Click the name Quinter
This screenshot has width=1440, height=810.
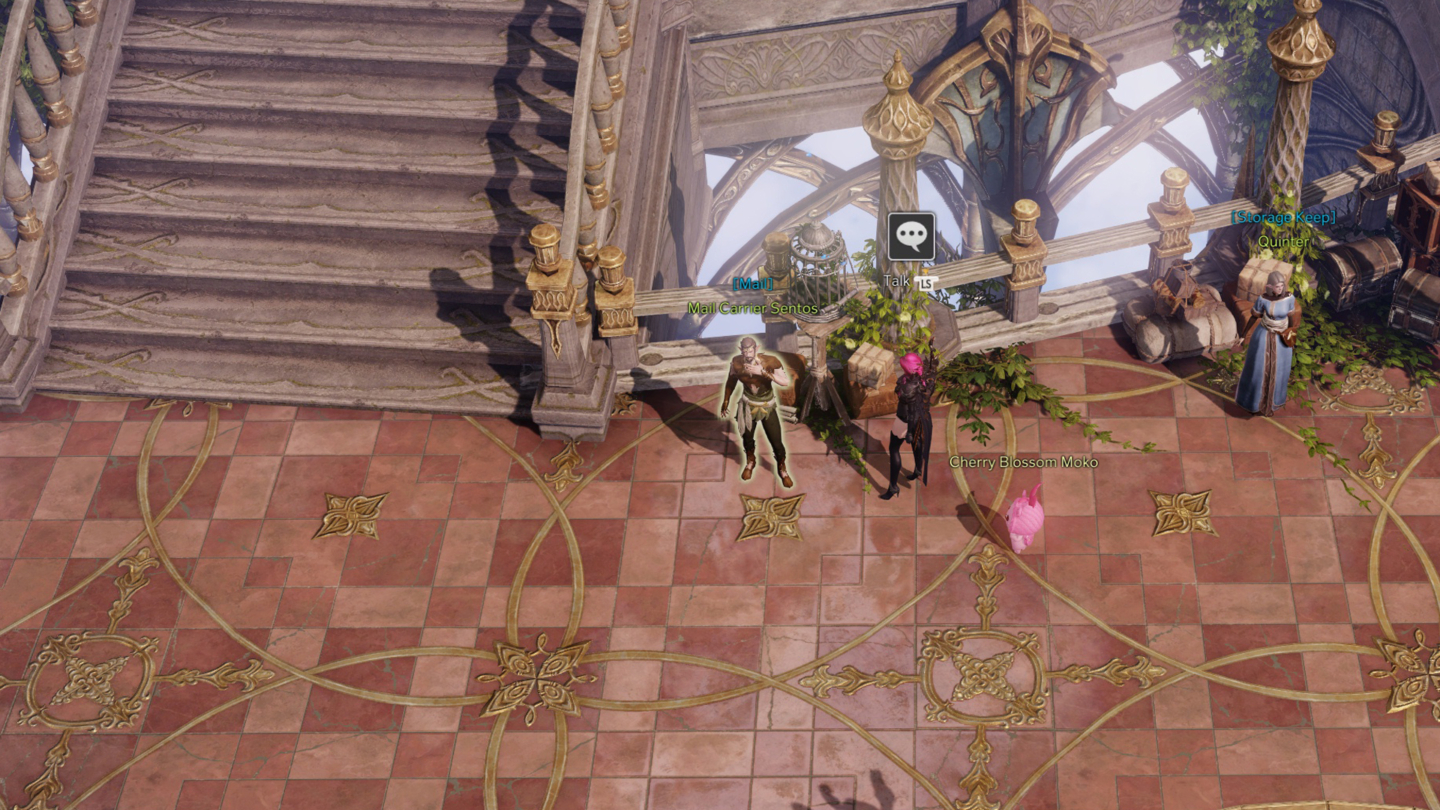tap(1282, 241)
